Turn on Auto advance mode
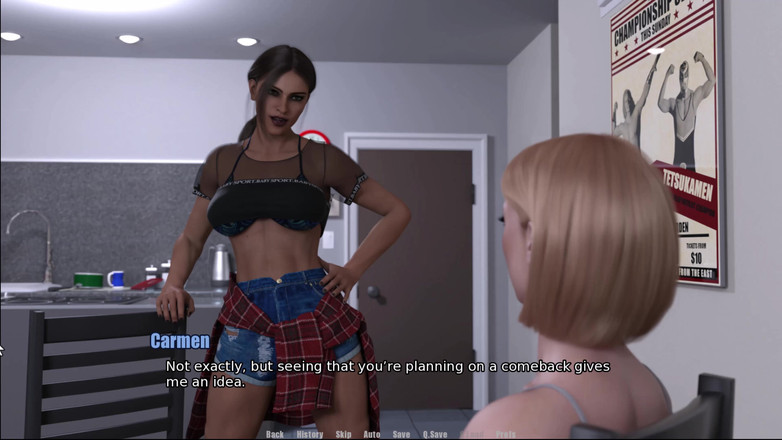Screen dimensions: 782x440 click(x=371, y=434)
